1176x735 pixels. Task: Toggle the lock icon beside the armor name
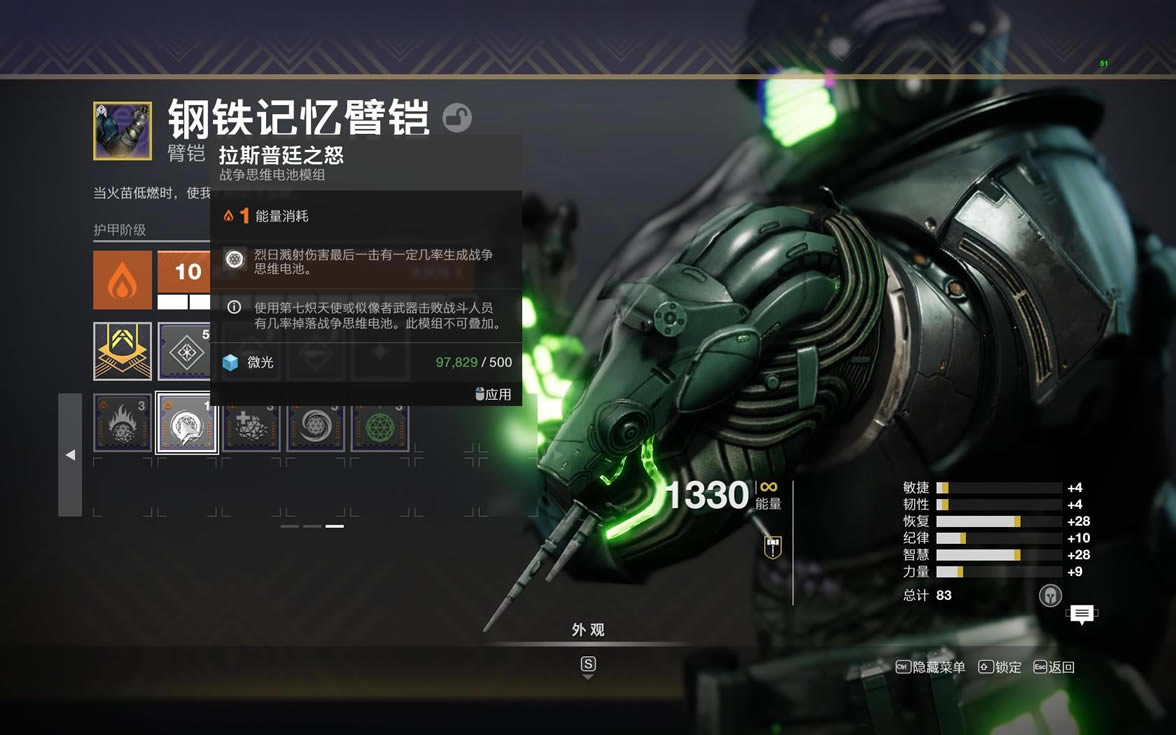click(x=457, y=118)
